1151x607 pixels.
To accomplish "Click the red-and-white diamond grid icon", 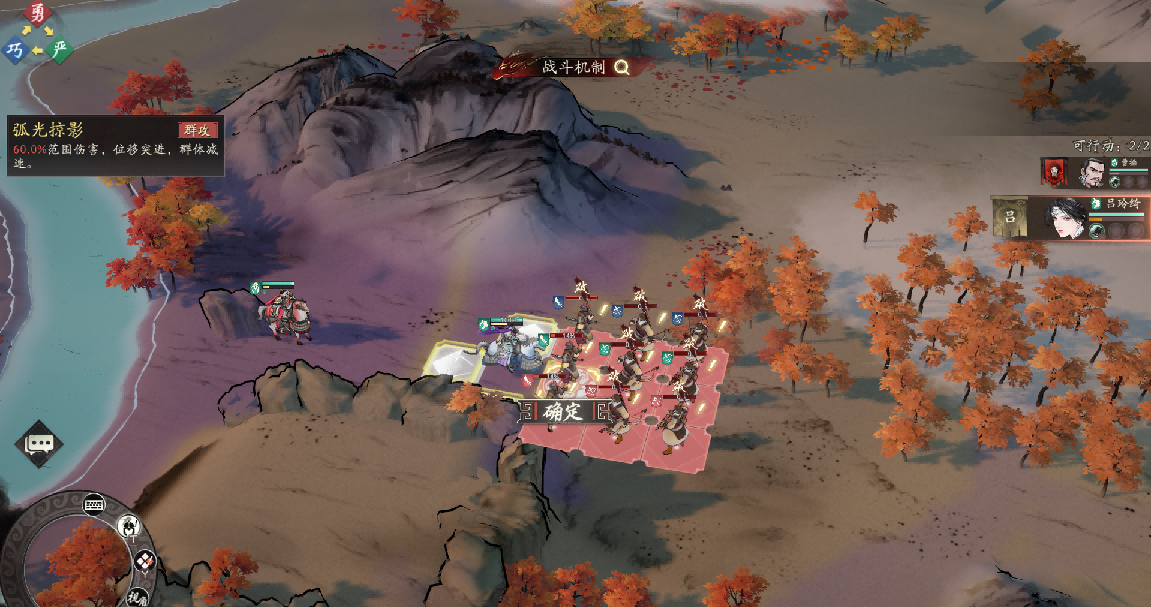I will (145, 561).
